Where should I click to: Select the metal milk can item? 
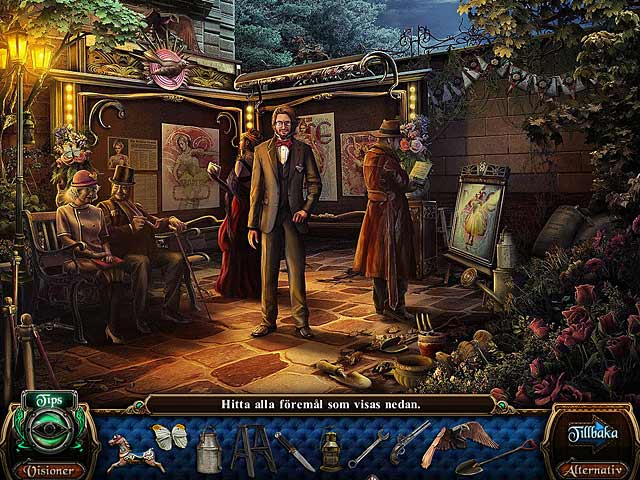pyautogui.click(x=209, y=450)
